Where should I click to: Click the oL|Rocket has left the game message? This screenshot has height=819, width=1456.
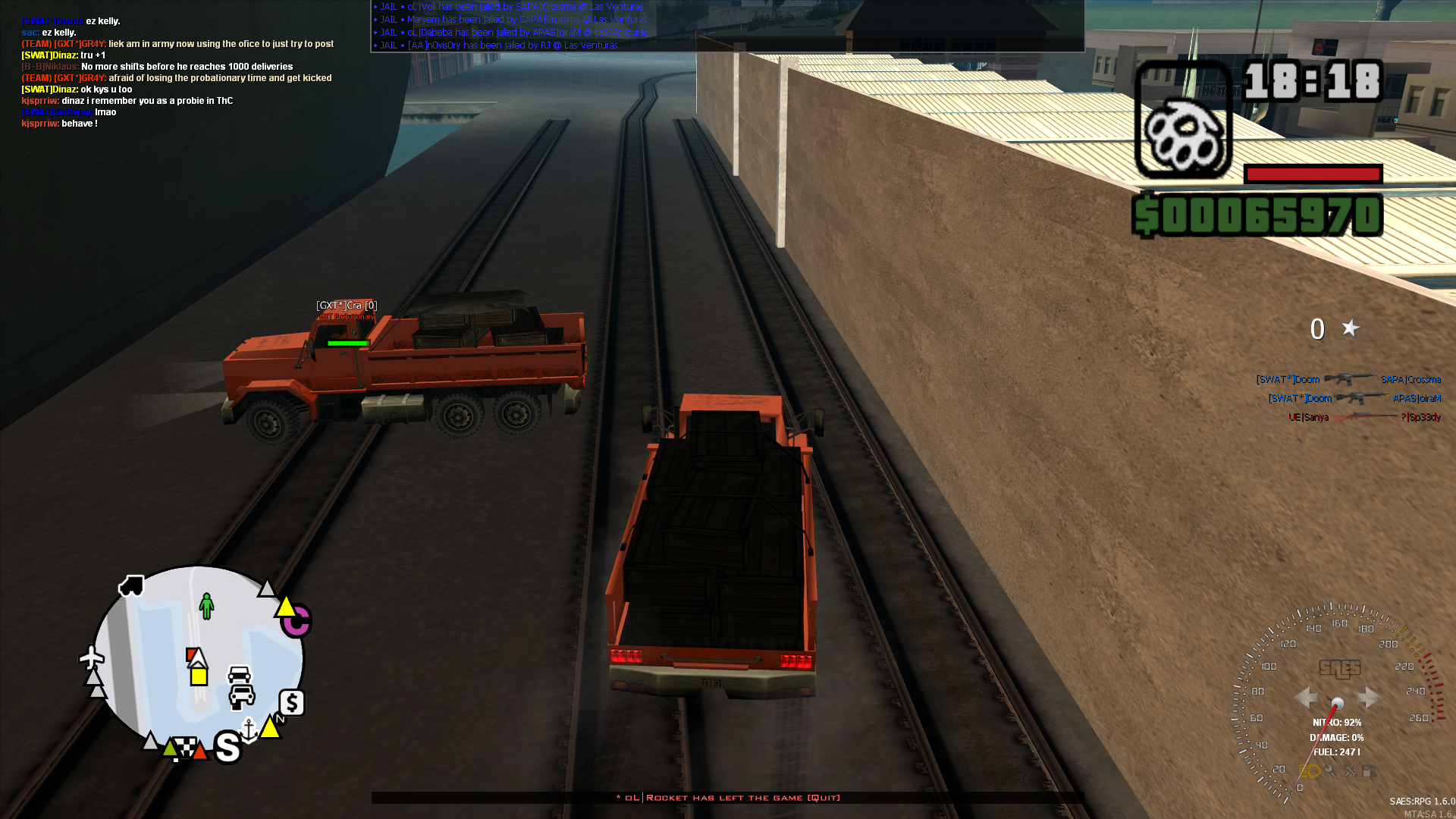tap(727, 798)
